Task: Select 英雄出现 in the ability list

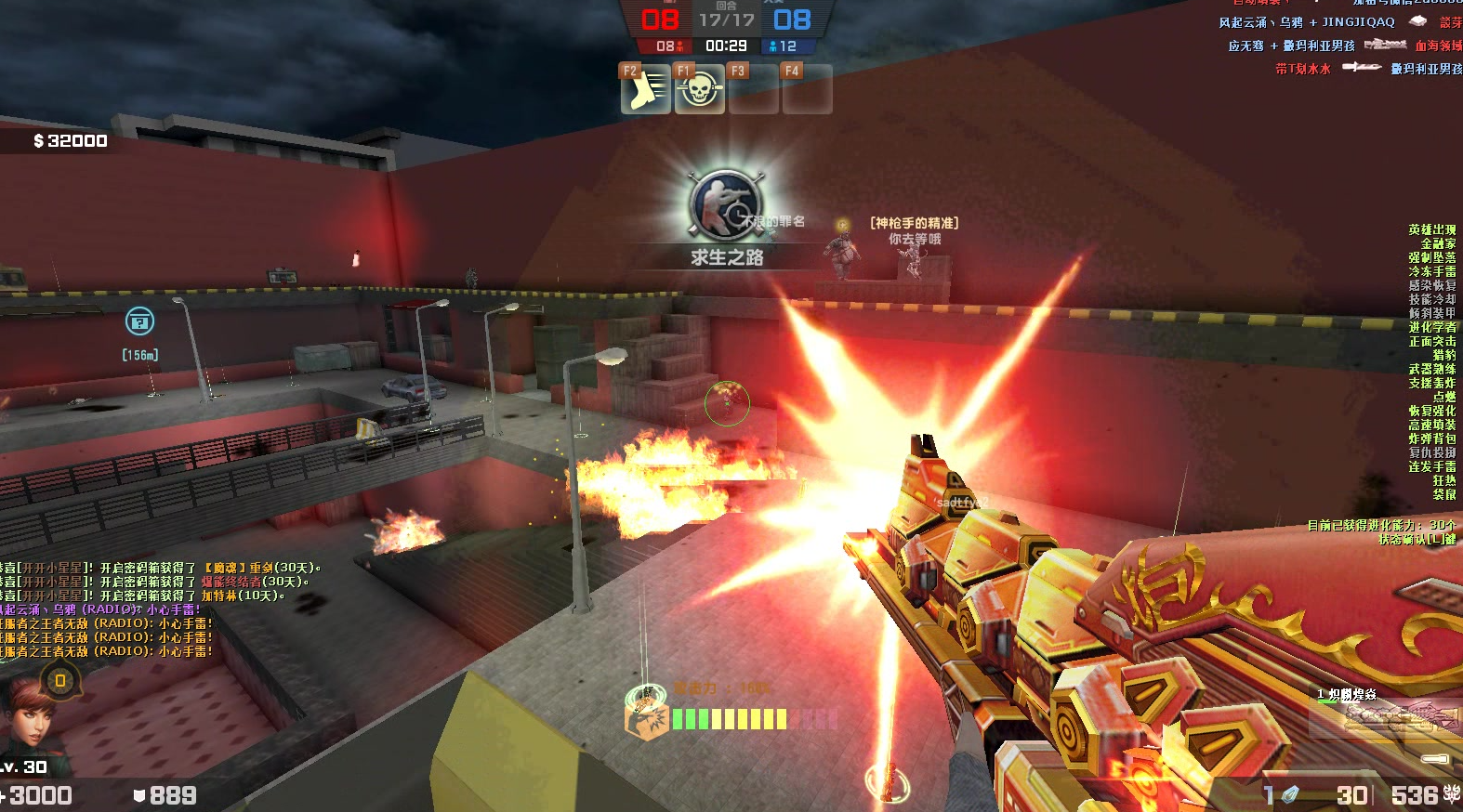Action: (x=1431, y=229)
